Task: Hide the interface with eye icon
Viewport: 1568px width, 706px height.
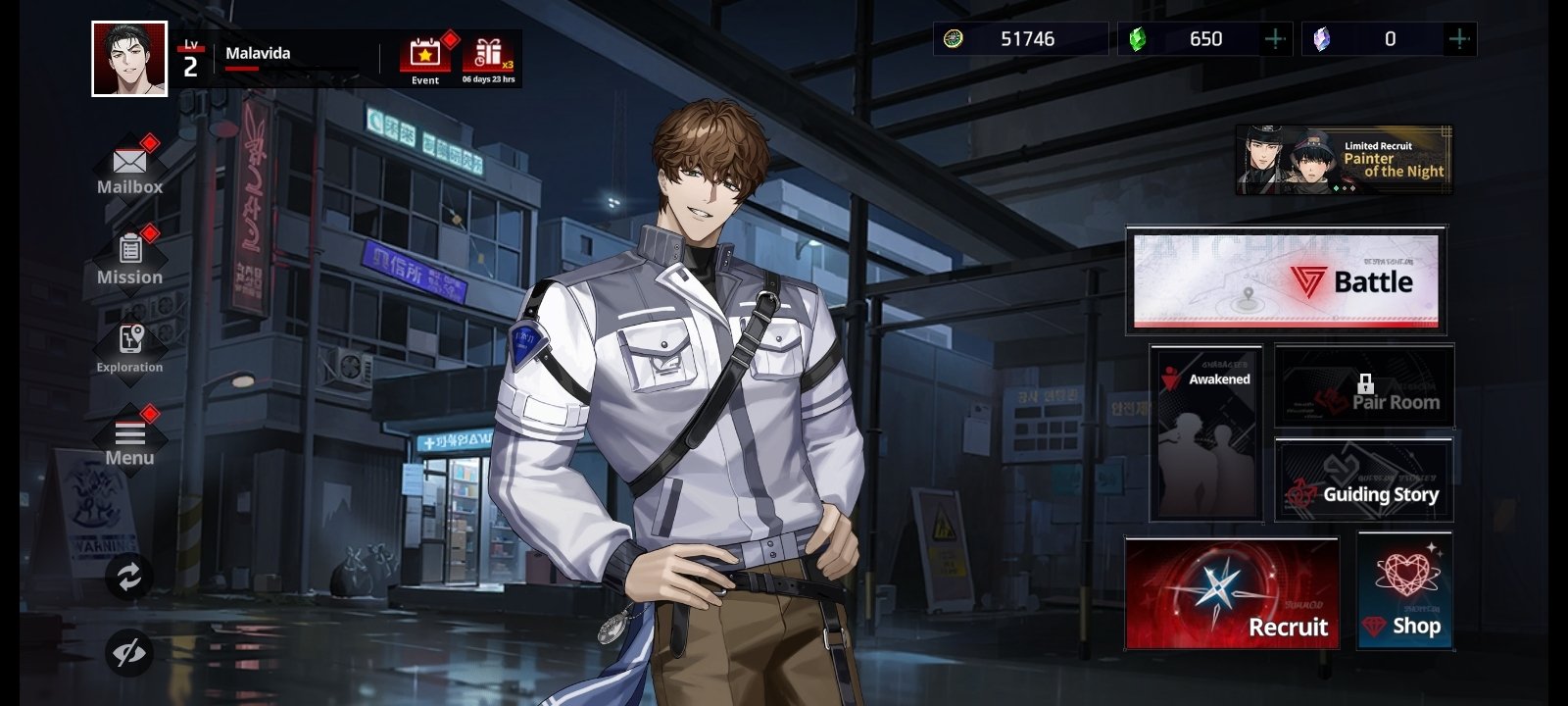Action: (129, 653)
